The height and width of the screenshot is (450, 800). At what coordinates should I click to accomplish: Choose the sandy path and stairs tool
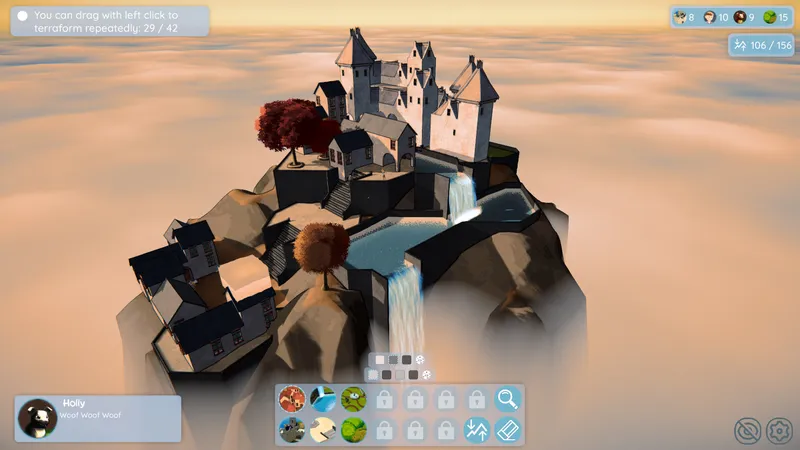(x=322, y=430)
